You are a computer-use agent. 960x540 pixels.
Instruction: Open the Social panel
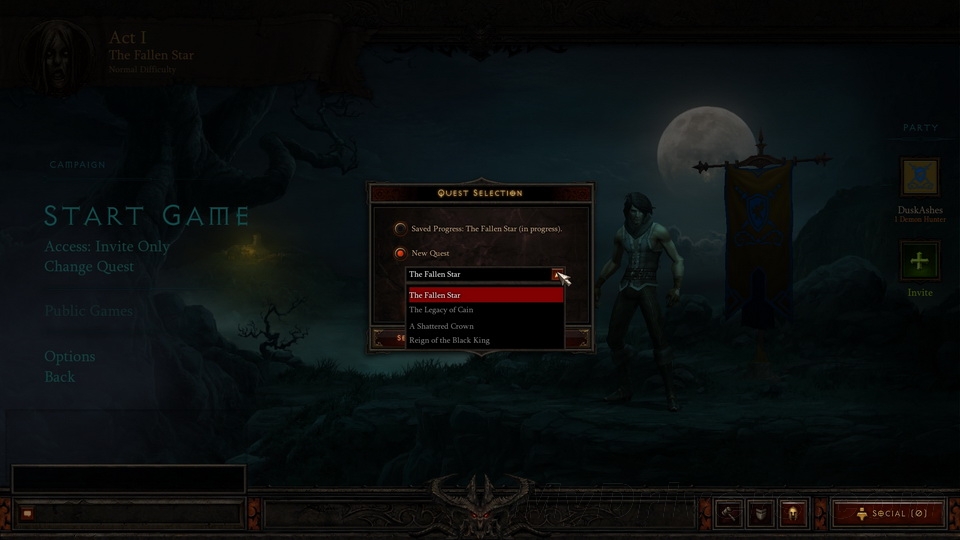(887, 513)
